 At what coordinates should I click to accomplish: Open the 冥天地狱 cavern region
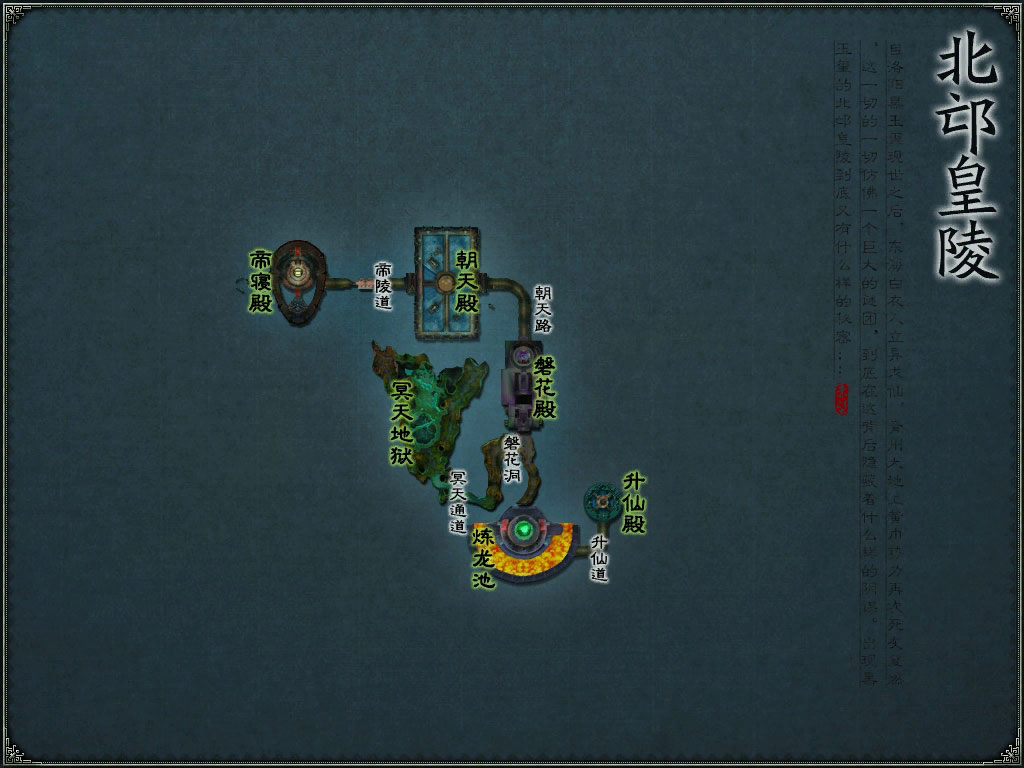[x=428, y=420]
